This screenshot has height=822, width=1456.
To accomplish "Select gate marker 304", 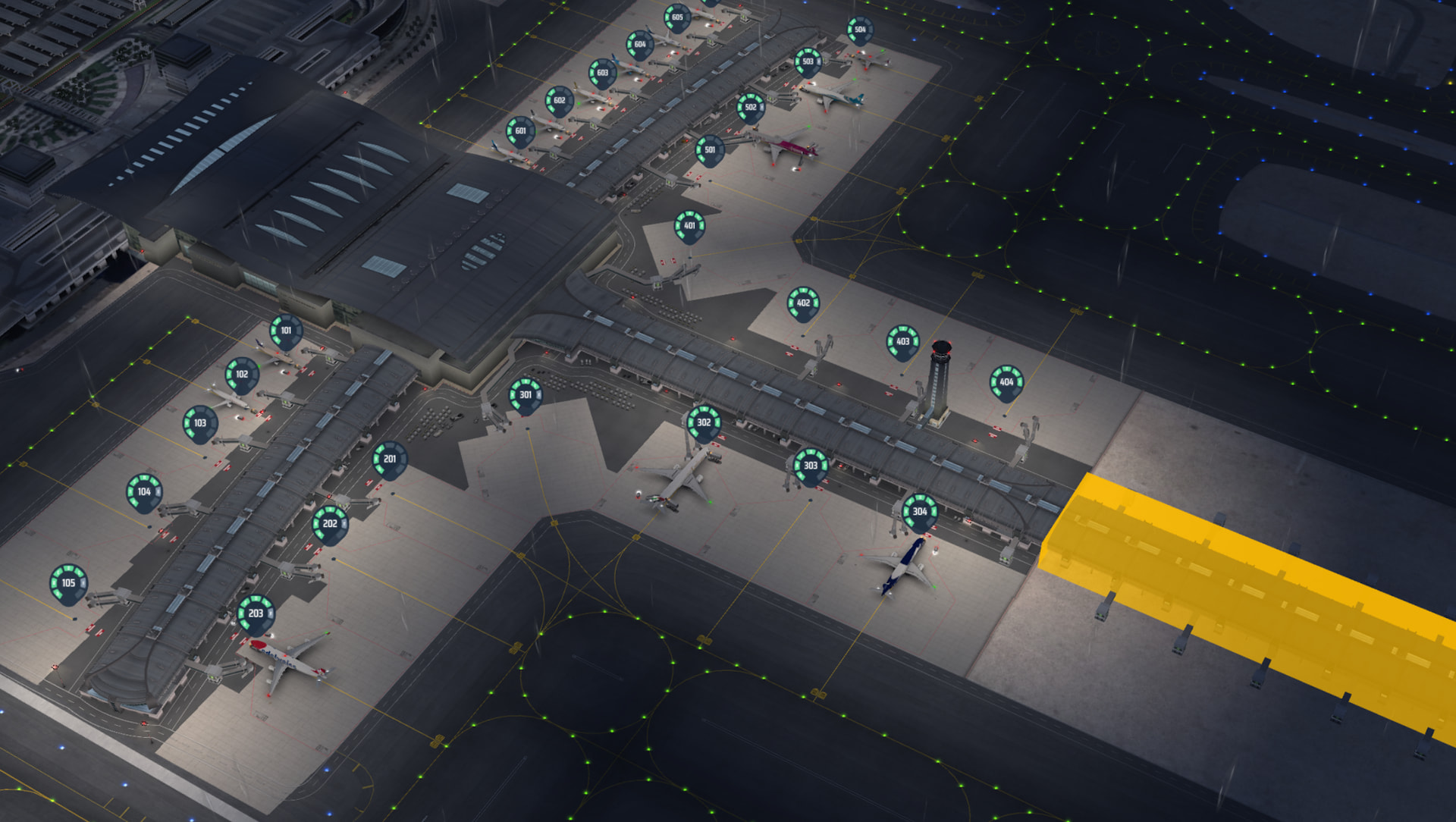I will pyautogui.click(x=920, y=511).
